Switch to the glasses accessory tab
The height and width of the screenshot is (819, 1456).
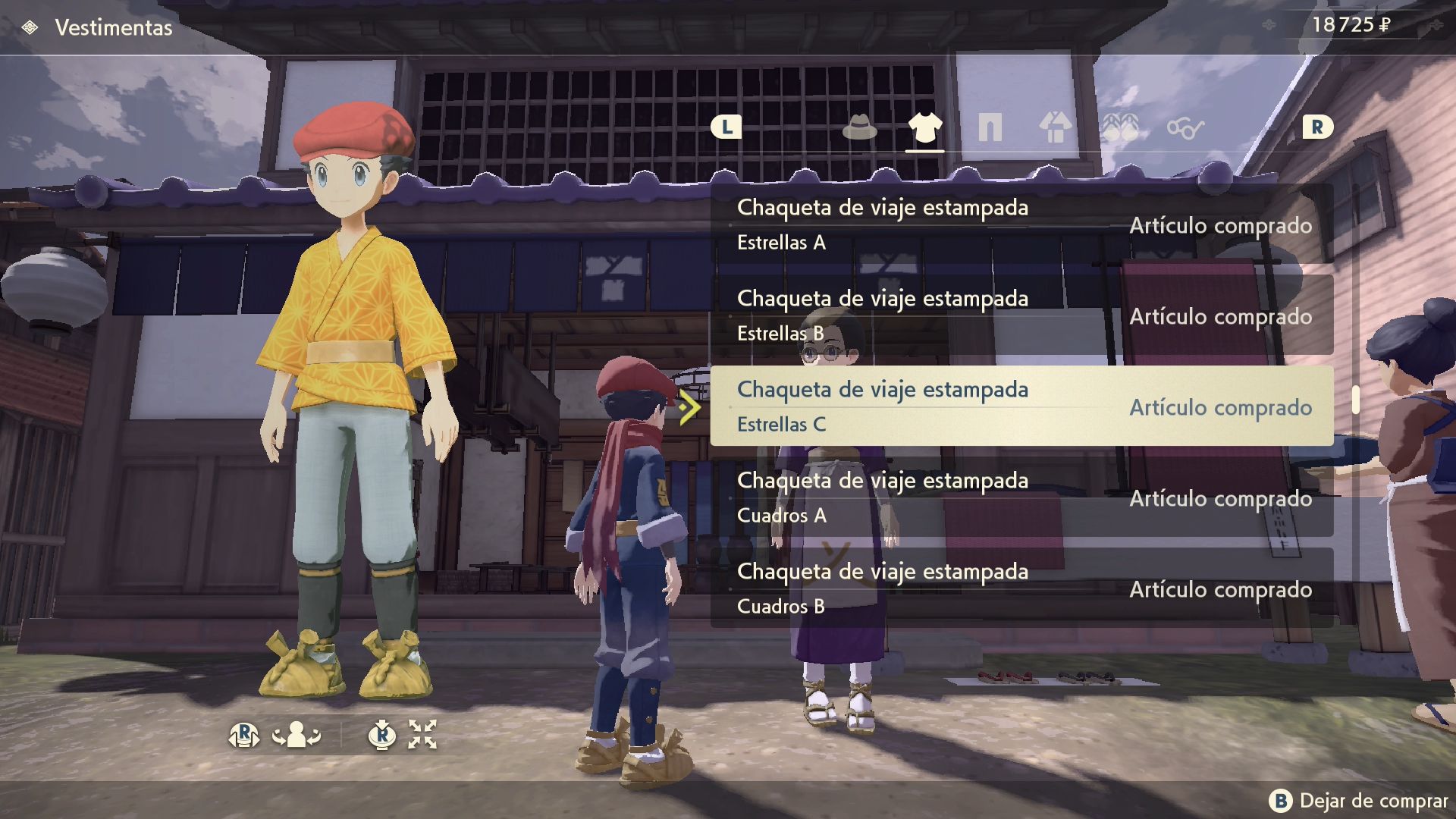point(1185,128)
